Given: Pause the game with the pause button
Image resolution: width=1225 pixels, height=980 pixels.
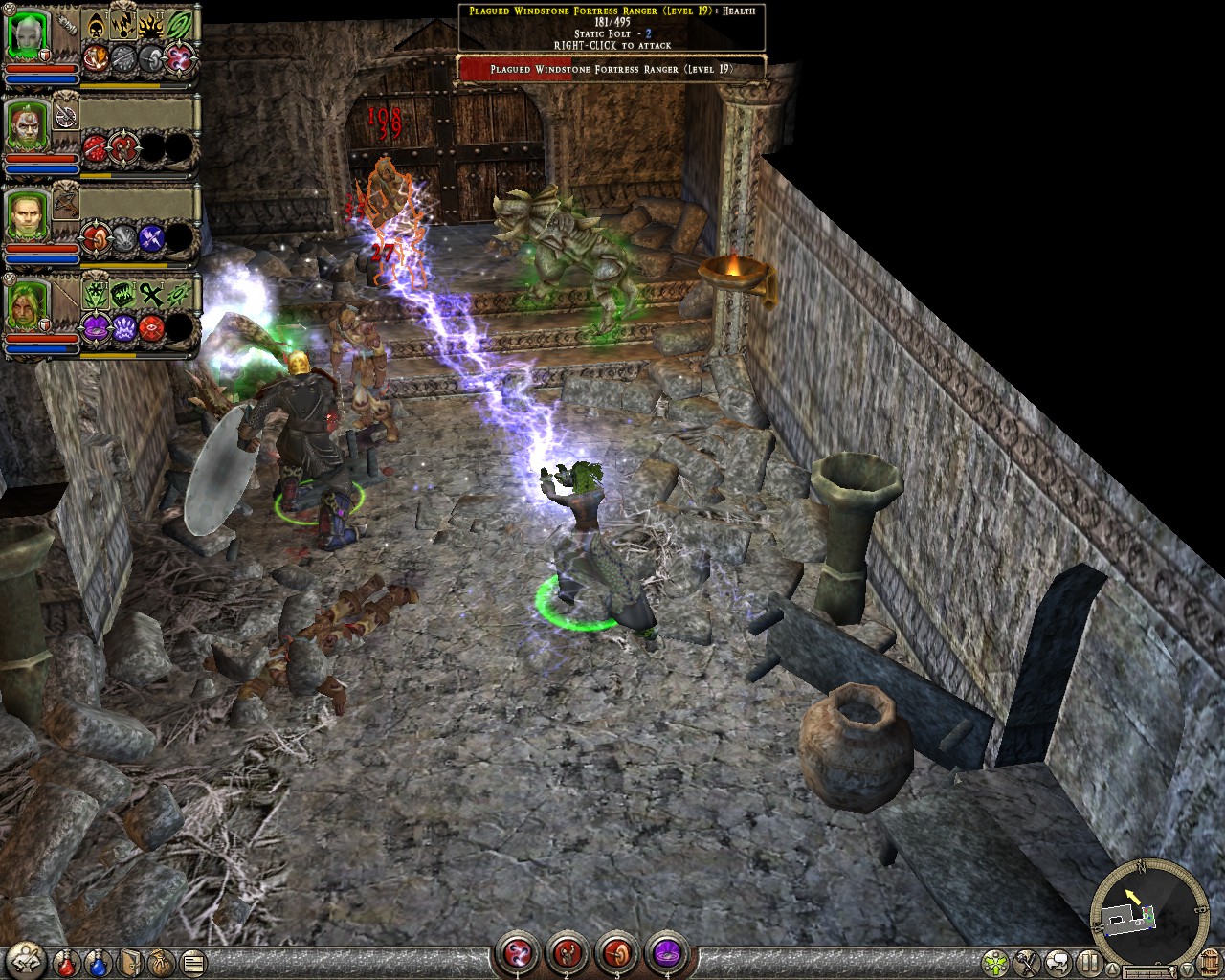Looking at the screenshot, I should click(x=1088, y=961).
